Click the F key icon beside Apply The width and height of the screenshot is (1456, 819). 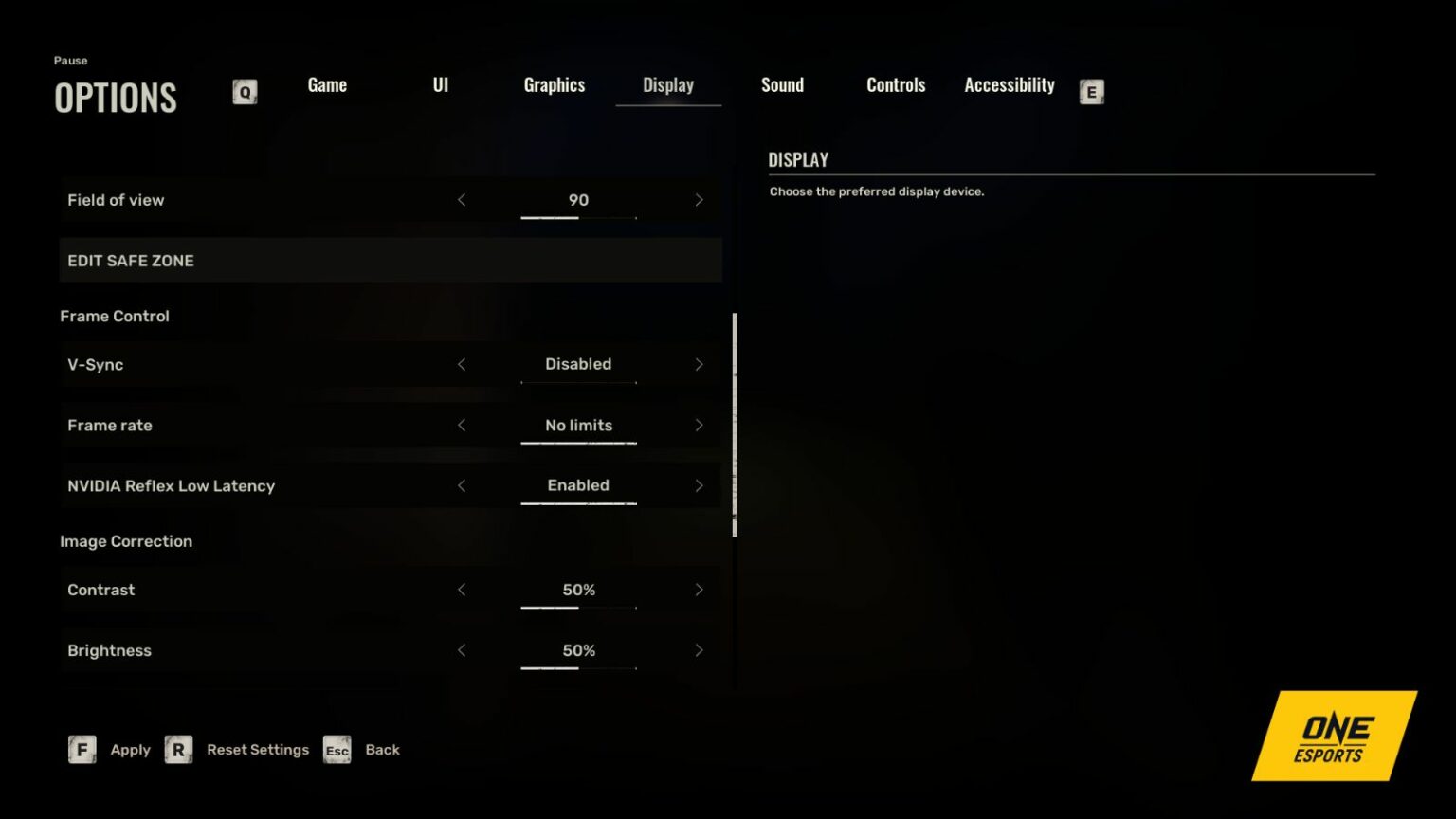point(82,749)
